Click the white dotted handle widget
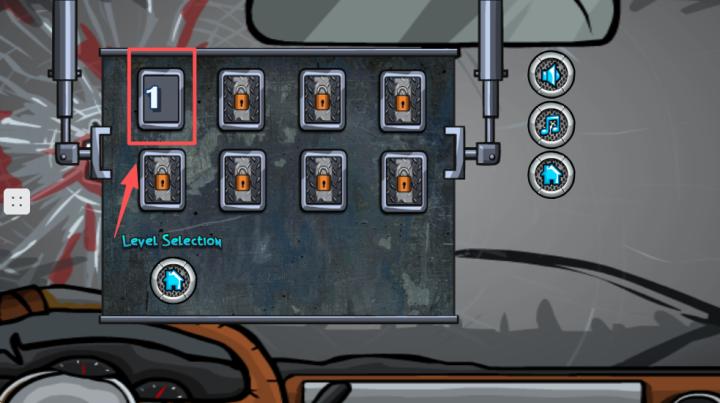Image resolution: width=720 pixels, height=403 pixels. (16, 201)
